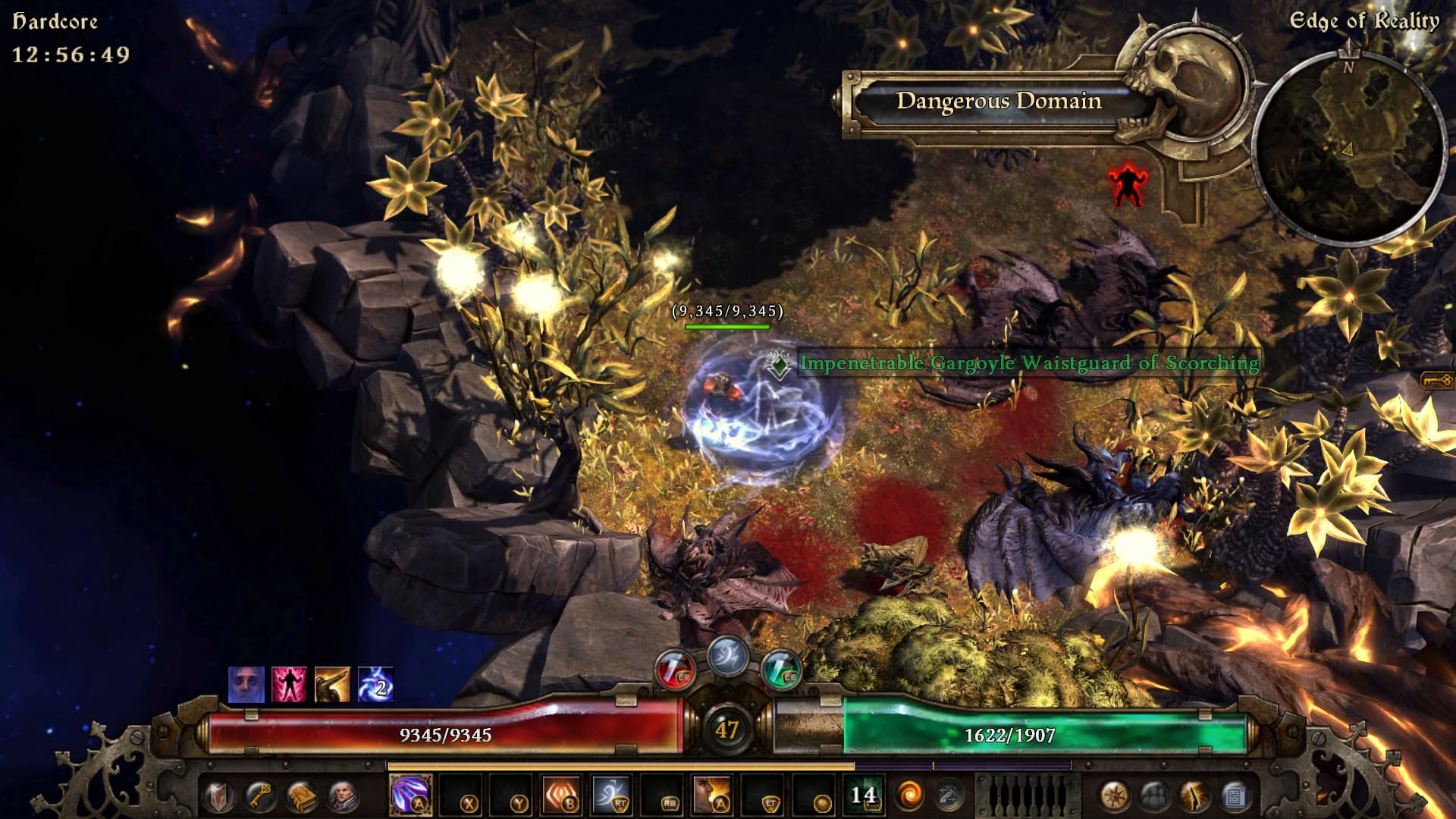Drink the green energy potion

(781, 669)
